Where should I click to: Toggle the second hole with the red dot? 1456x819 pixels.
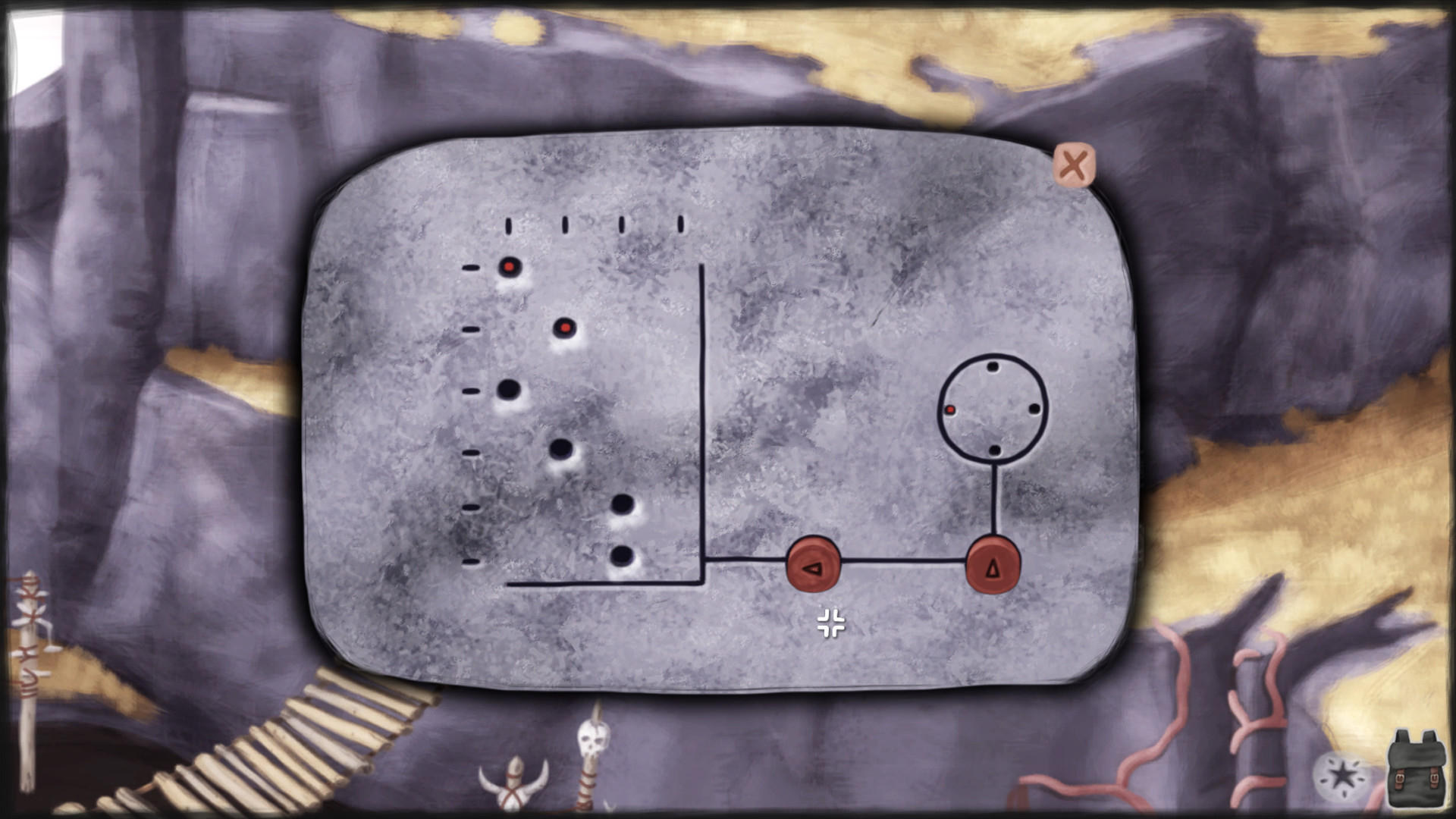pos(566,329)
